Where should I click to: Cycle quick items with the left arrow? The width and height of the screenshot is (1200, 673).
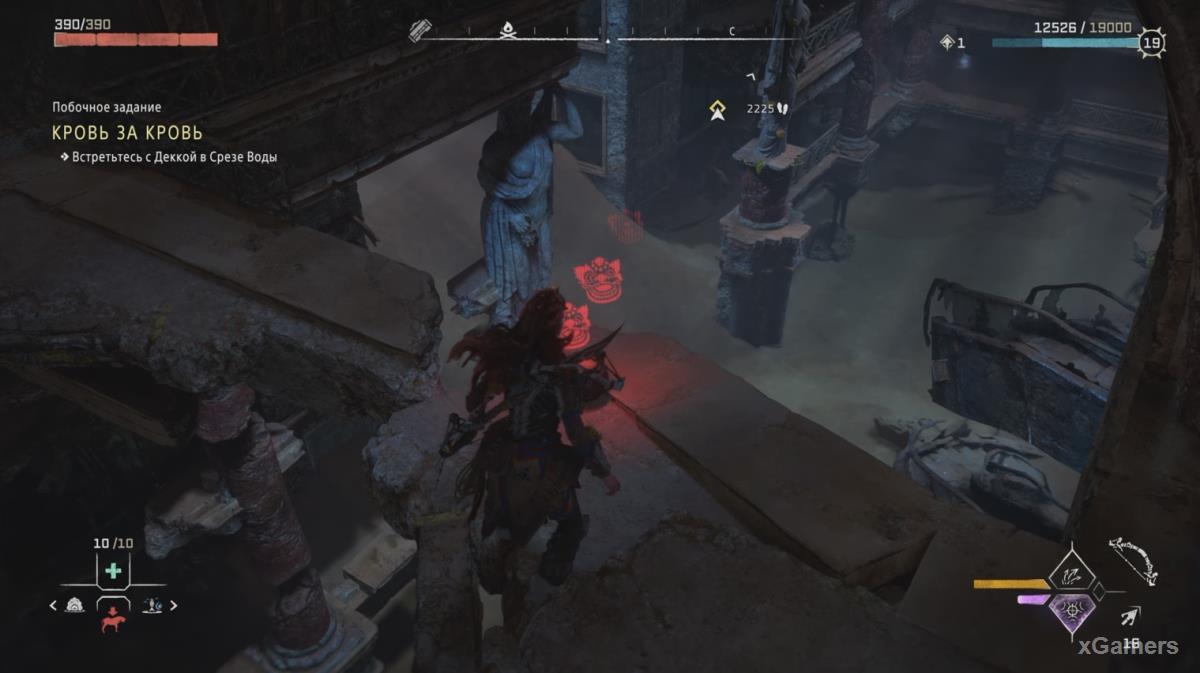[x=53, y=605]
